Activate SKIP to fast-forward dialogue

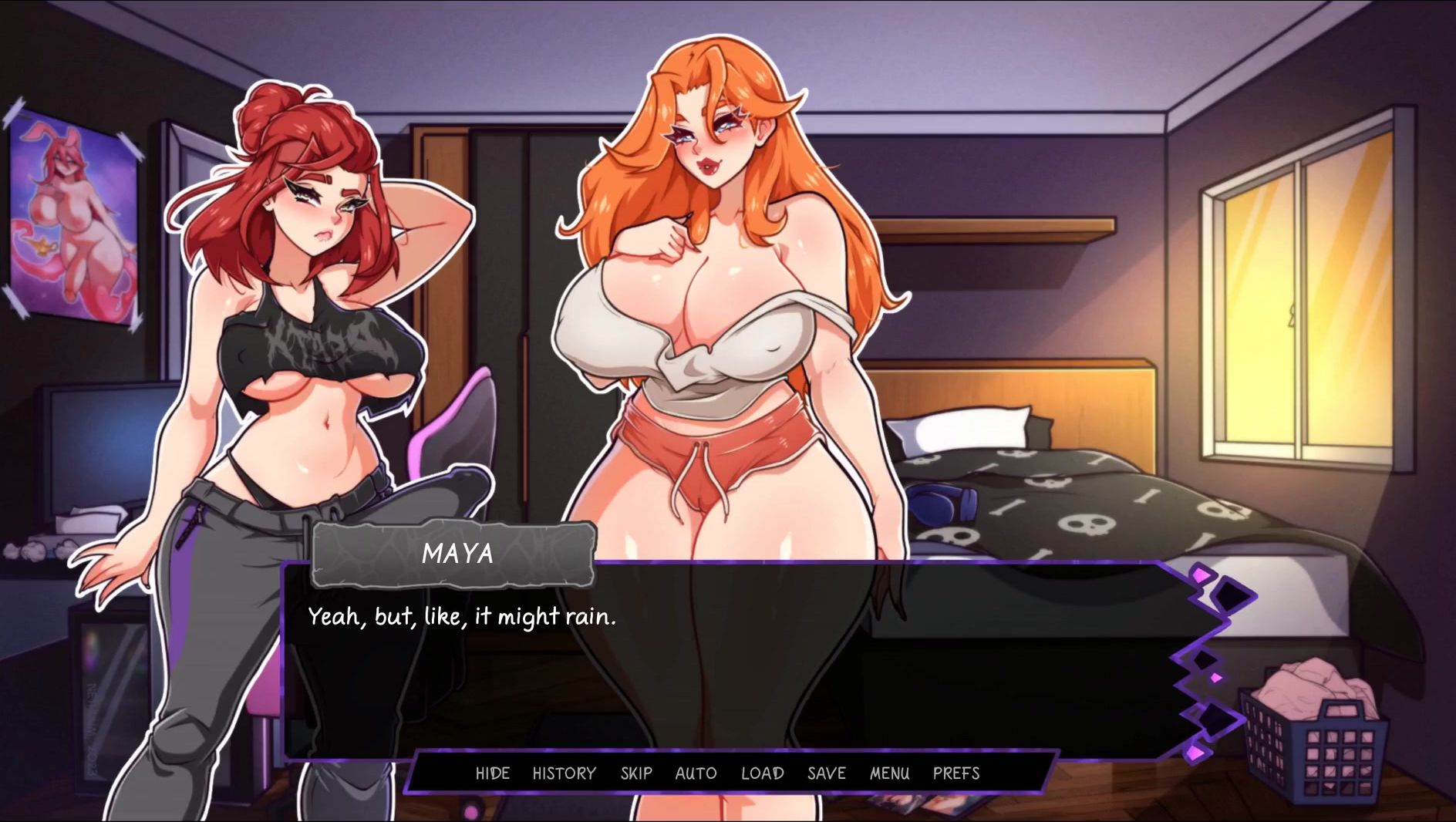tap(636, 773)
